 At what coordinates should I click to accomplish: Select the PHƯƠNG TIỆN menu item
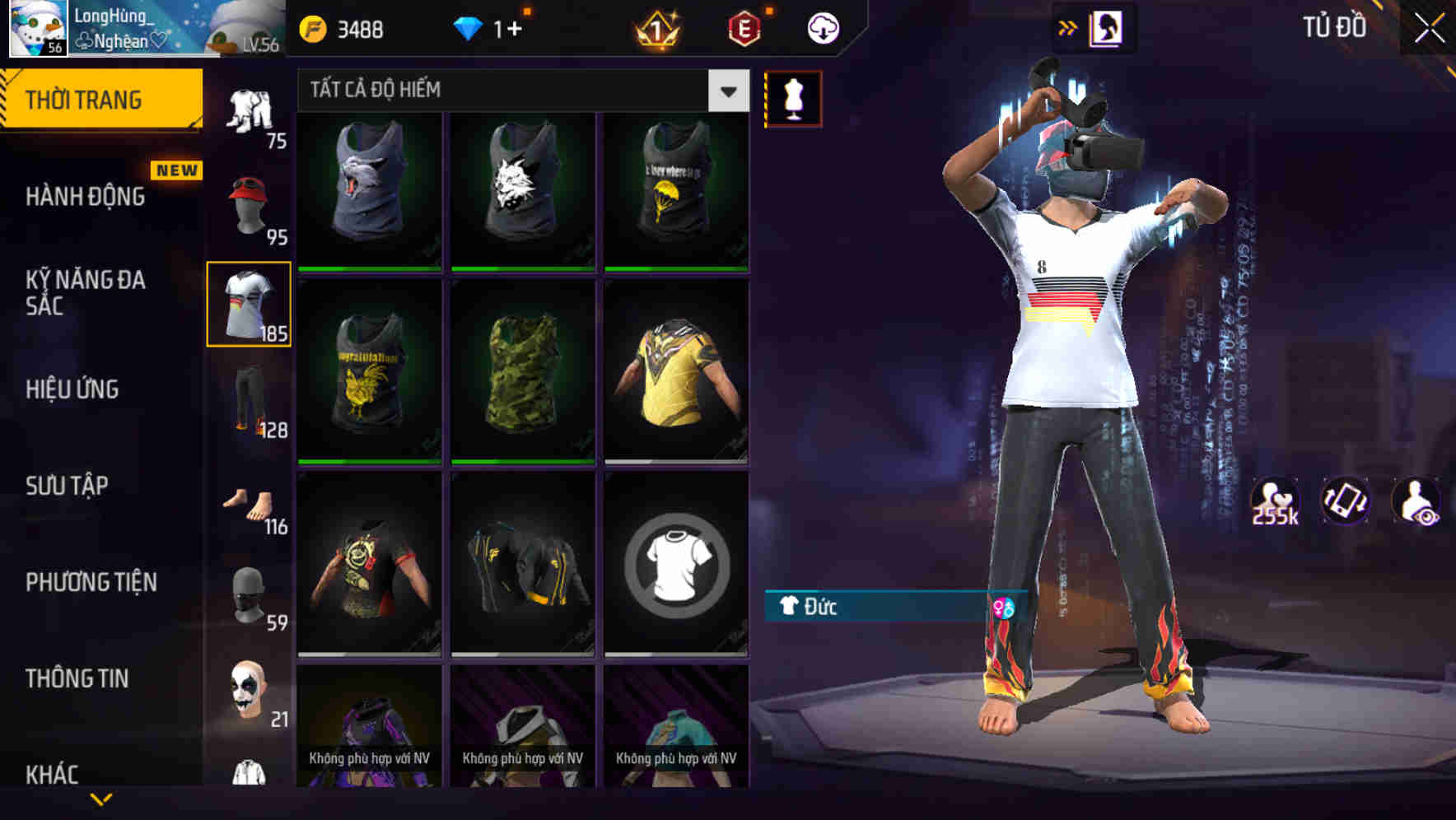point(91,582)
